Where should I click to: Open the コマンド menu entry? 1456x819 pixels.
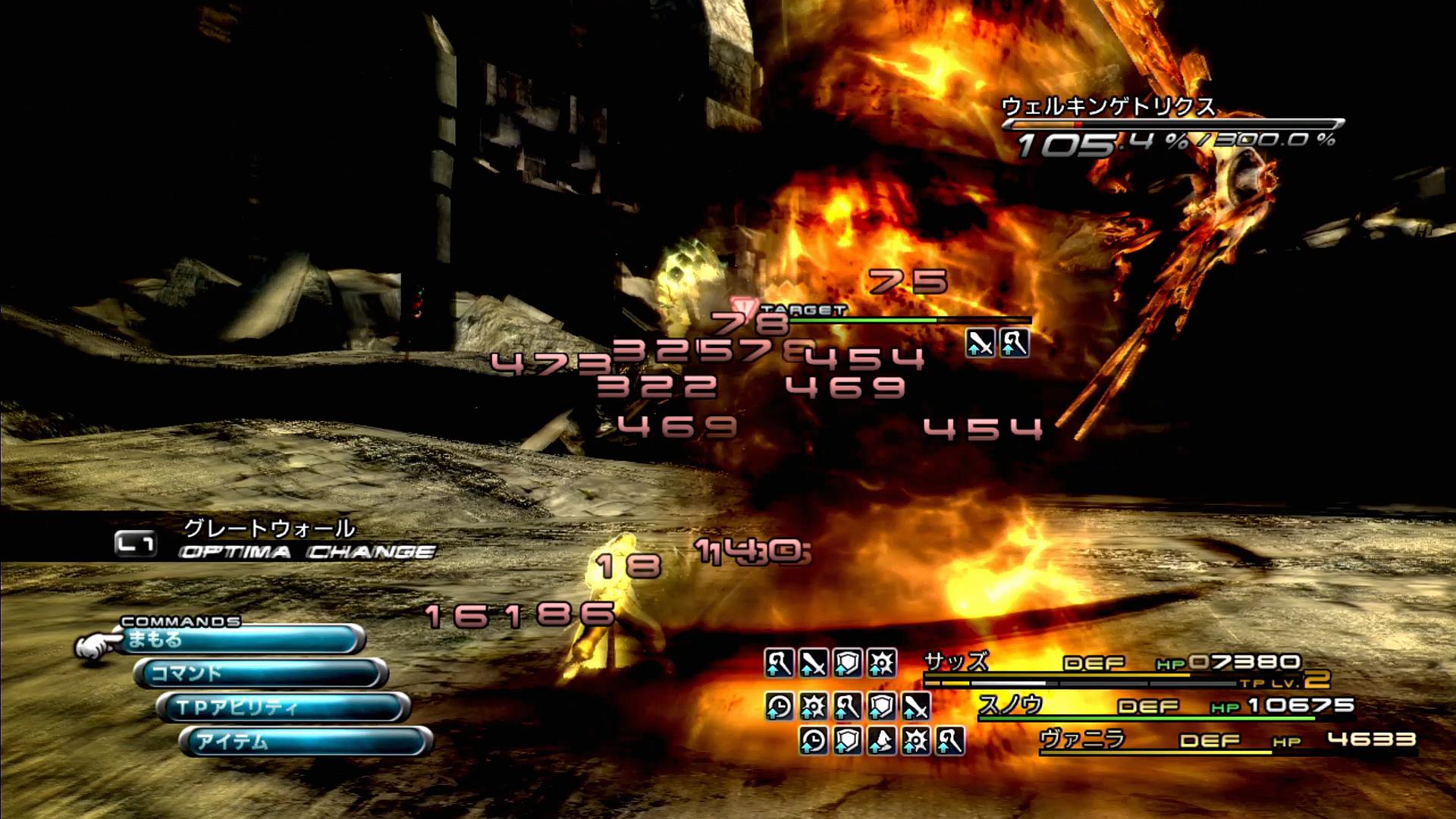click(262, 673)
